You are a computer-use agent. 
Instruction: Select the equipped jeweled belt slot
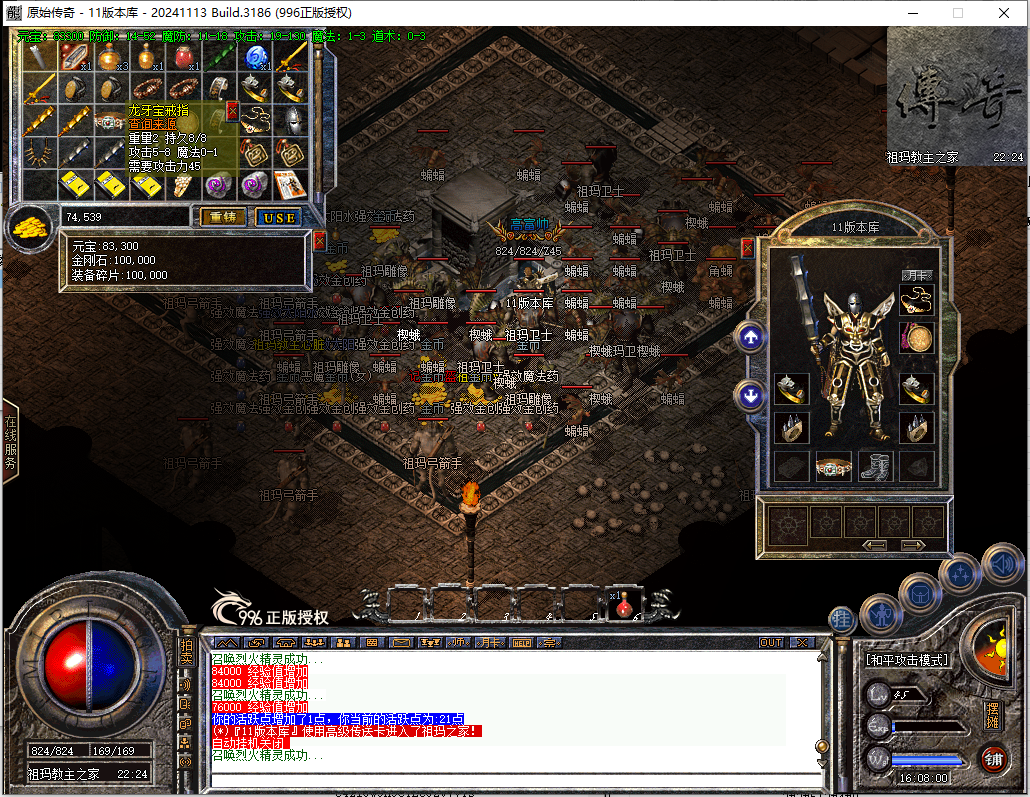[833, 466]
